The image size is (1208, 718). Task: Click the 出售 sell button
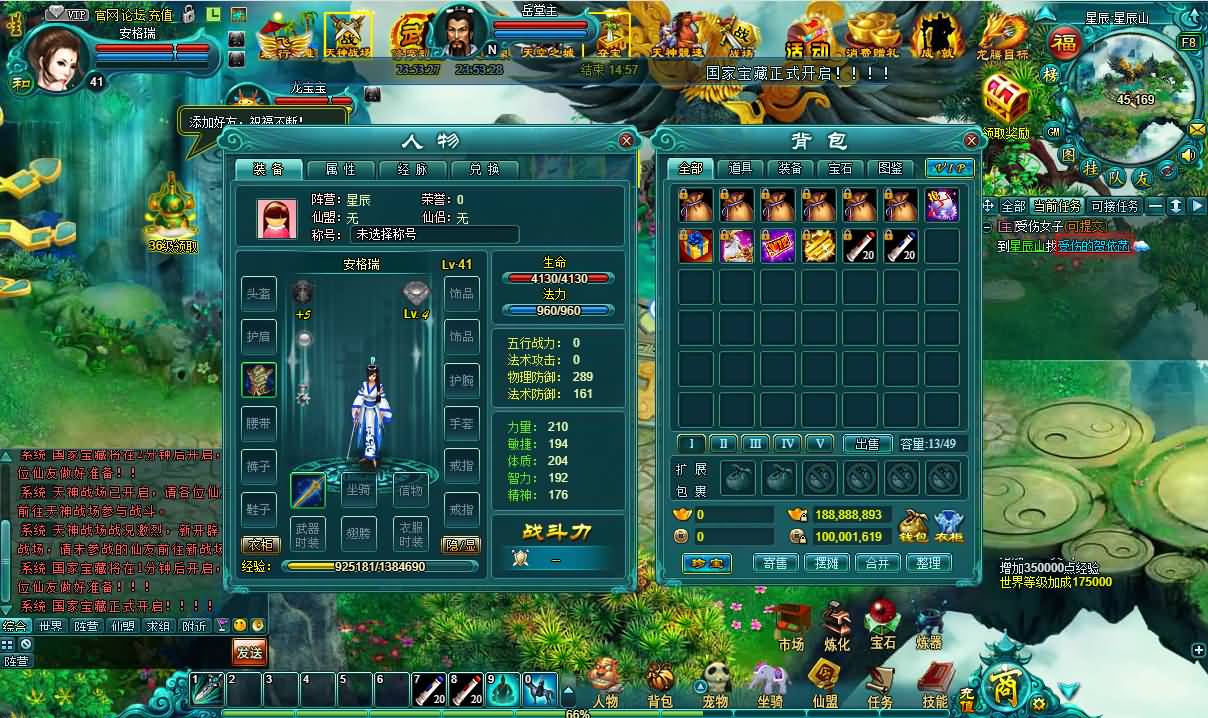(867, 443)
